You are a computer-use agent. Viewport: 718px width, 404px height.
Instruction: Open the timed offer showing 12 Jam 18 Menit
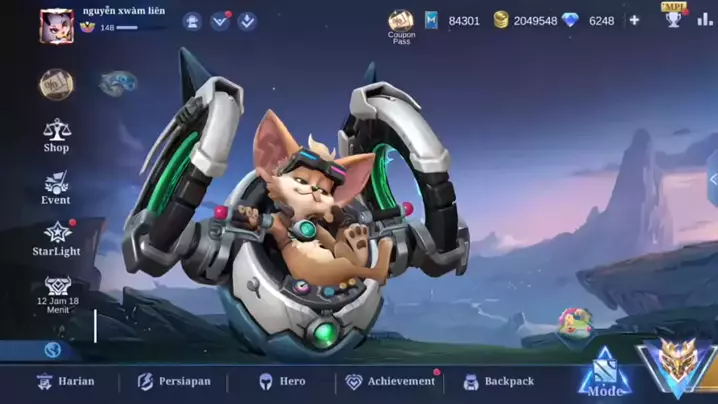point(57,292)
